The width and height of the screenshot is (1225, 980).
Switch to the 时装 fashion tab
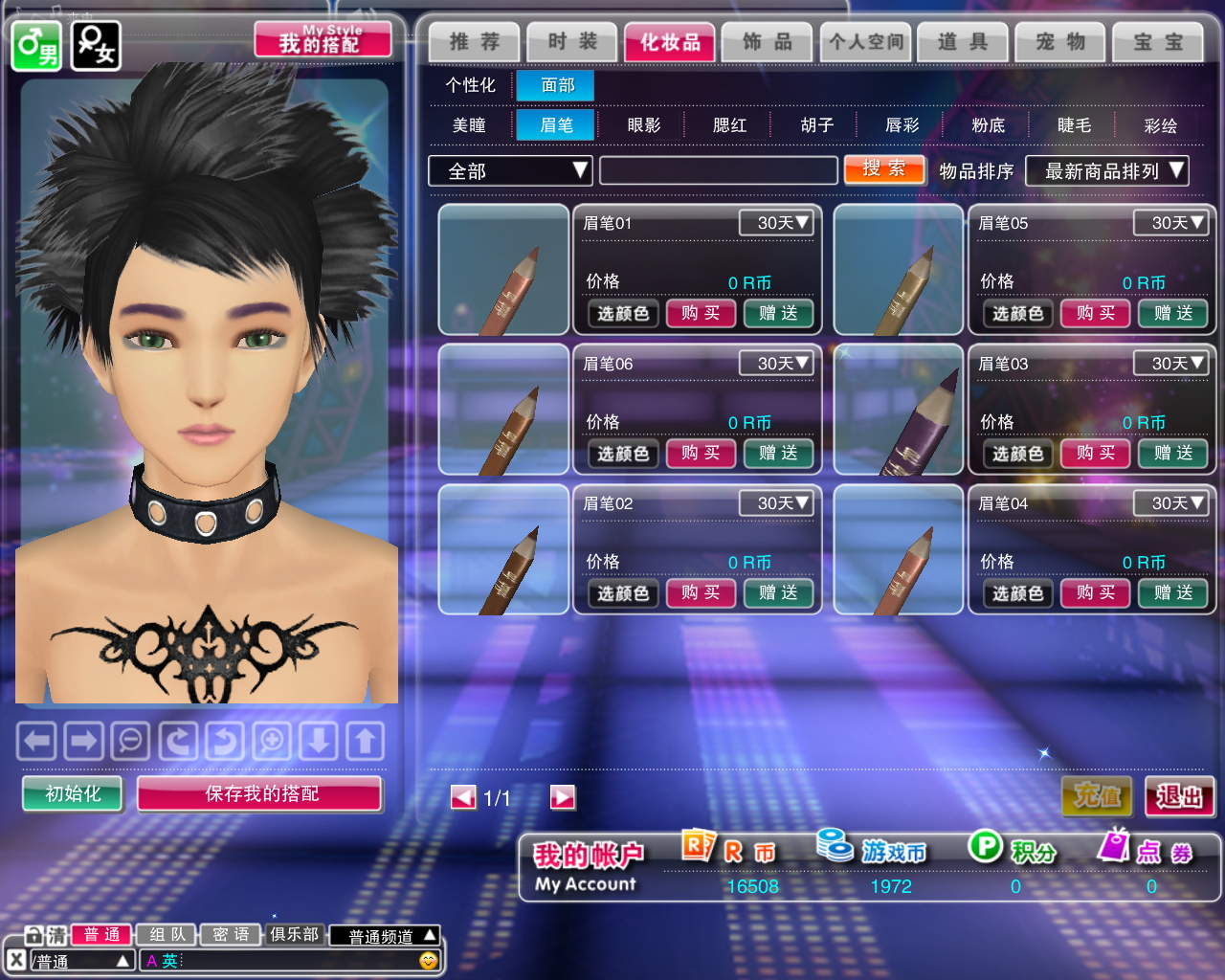pyautogui.click(x=572, y=42)
